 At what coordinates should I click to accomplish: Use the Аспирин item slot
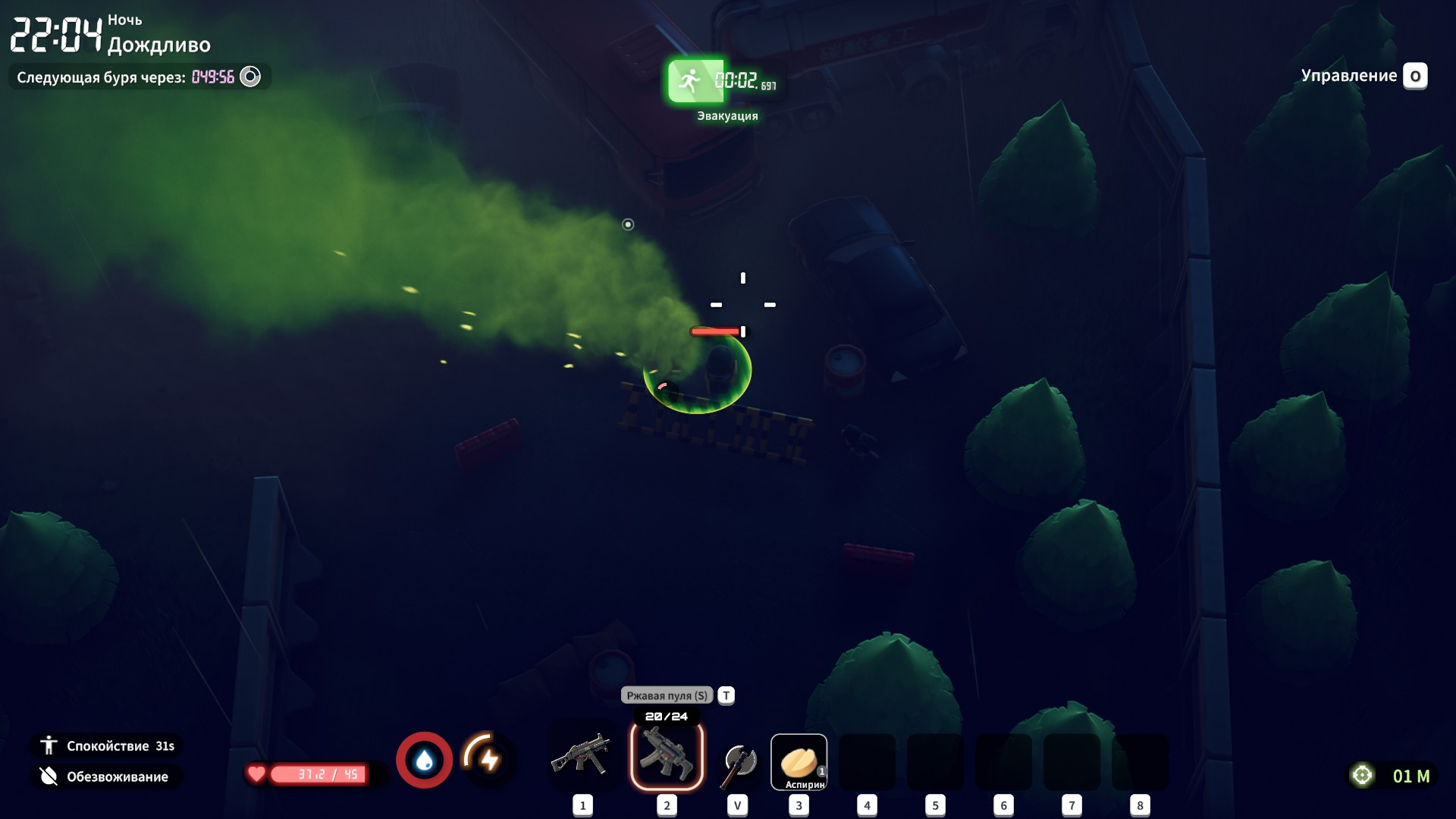(799, 762)
